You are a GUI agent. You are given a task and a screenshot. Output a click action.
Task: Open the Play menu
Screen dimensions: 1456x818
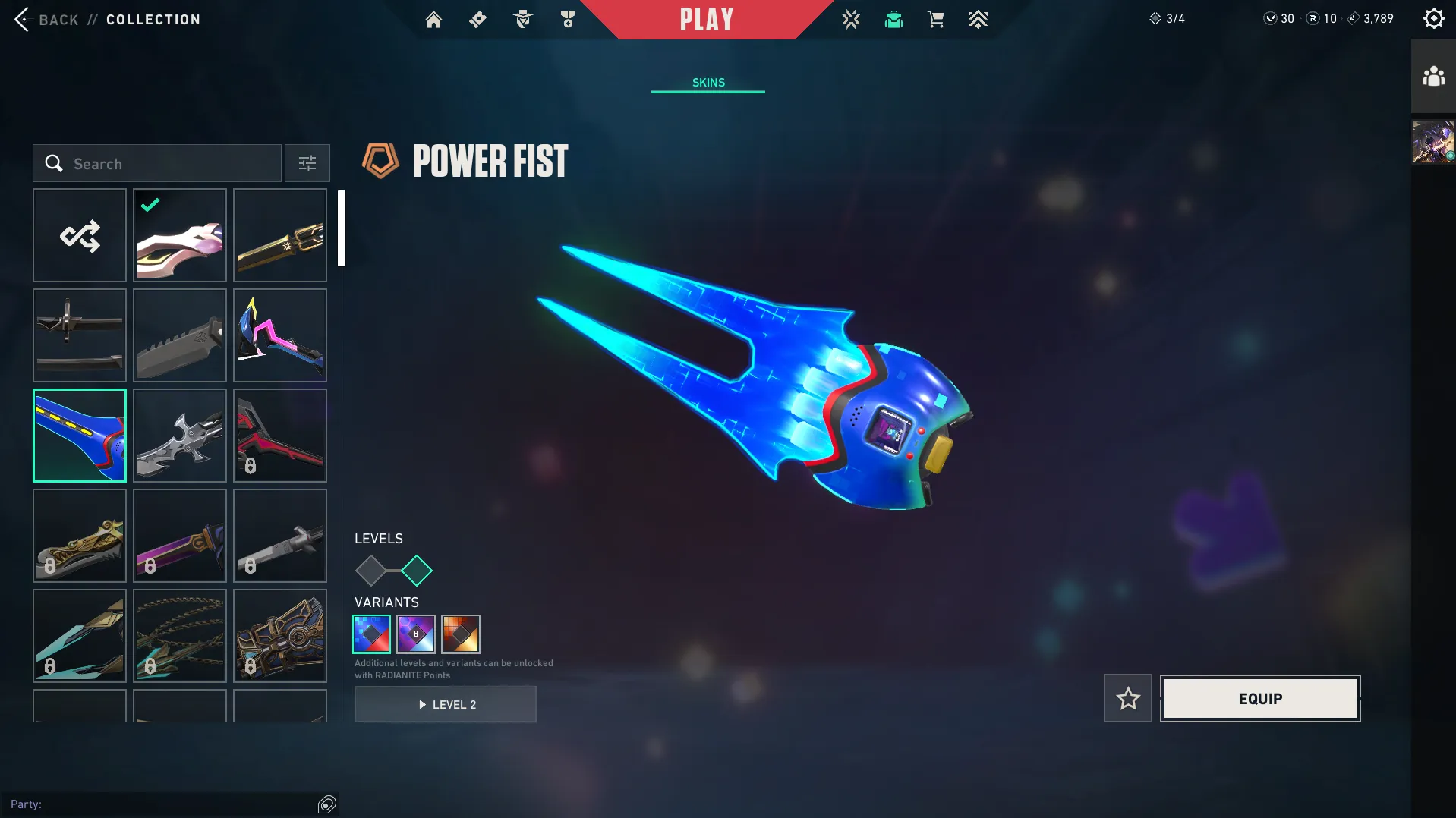tap(708, 19)
